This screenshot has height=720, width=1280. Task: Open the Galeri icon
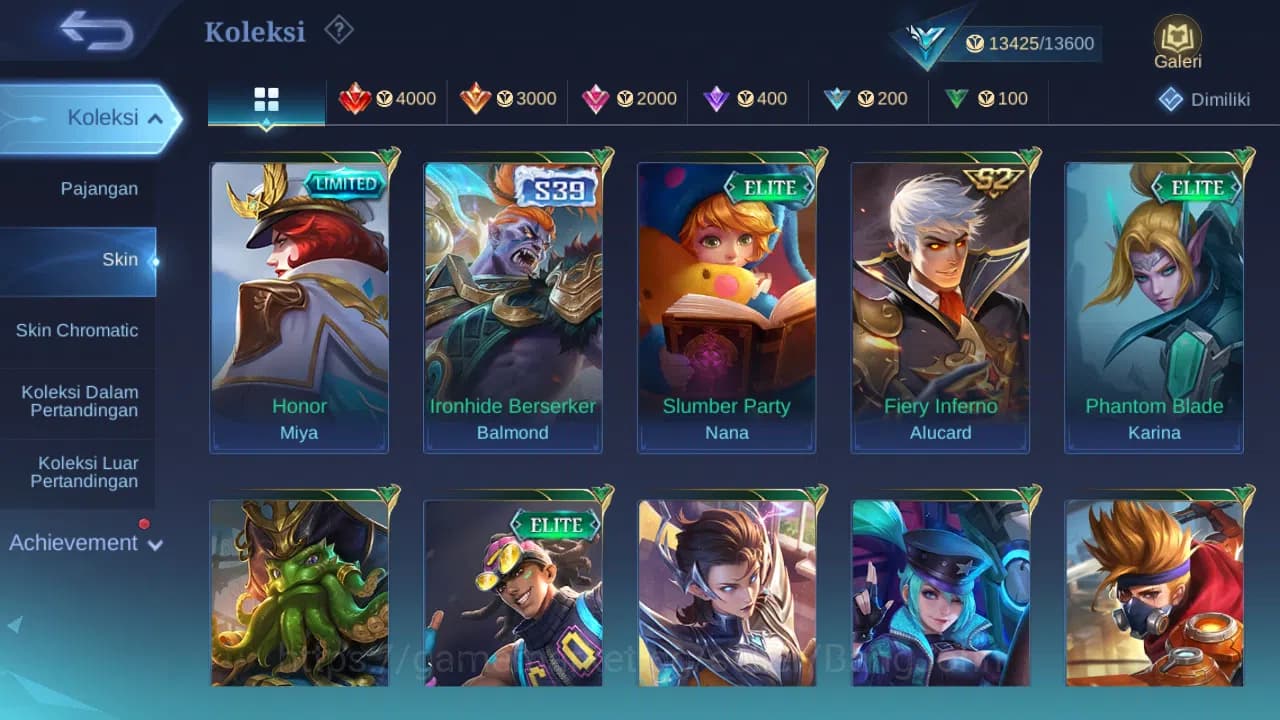(x=1176, y=38)
